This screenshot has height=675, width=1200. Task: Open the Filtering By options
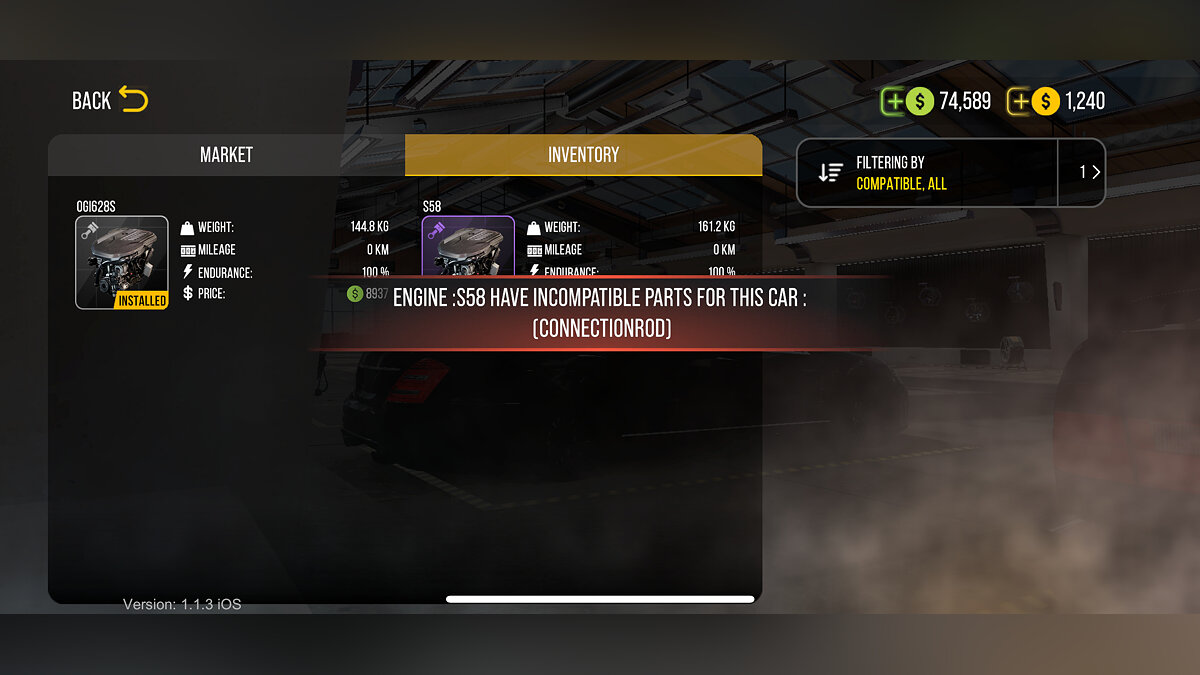pos(926,173)
